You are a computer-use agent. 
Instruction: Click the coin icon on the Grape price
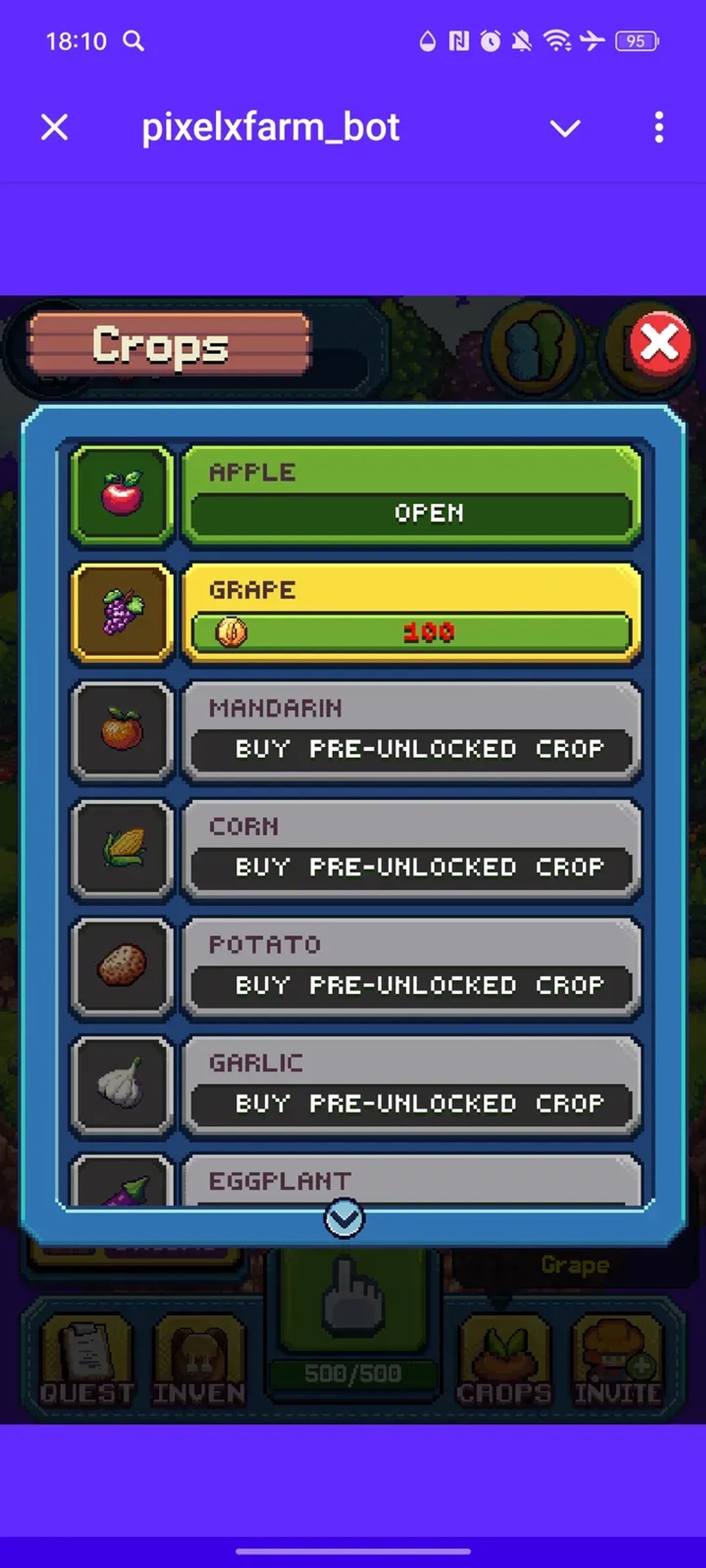tap(232, 632)
